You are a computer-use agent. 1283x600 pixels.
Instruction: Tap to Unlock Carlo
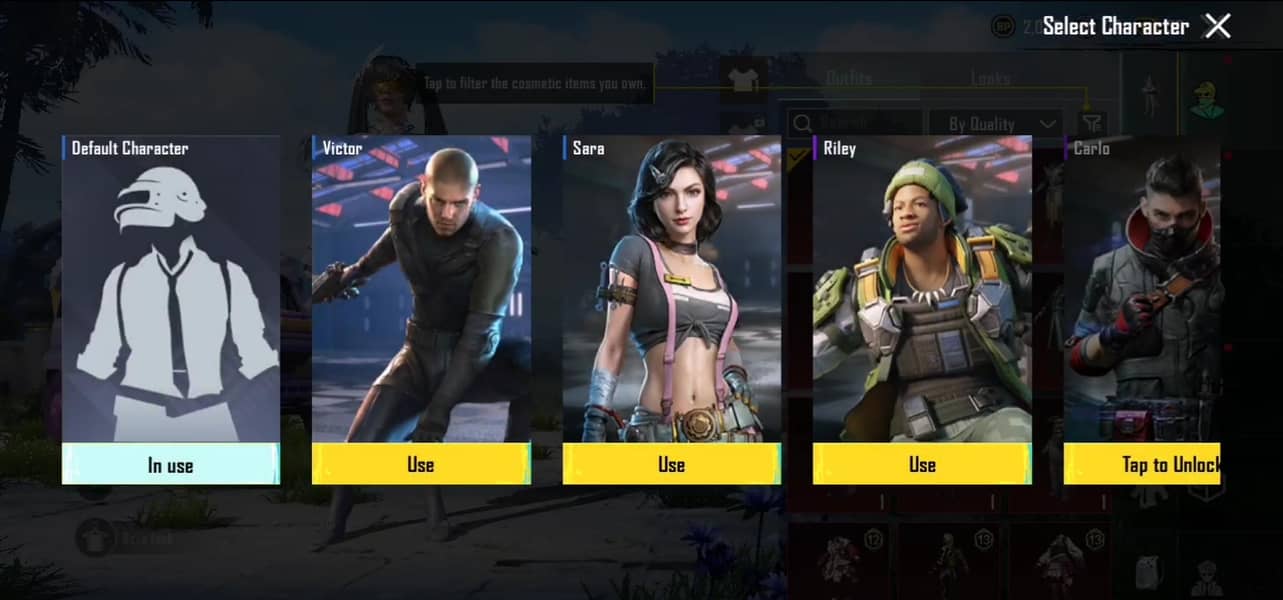(x=1142, y=464)
